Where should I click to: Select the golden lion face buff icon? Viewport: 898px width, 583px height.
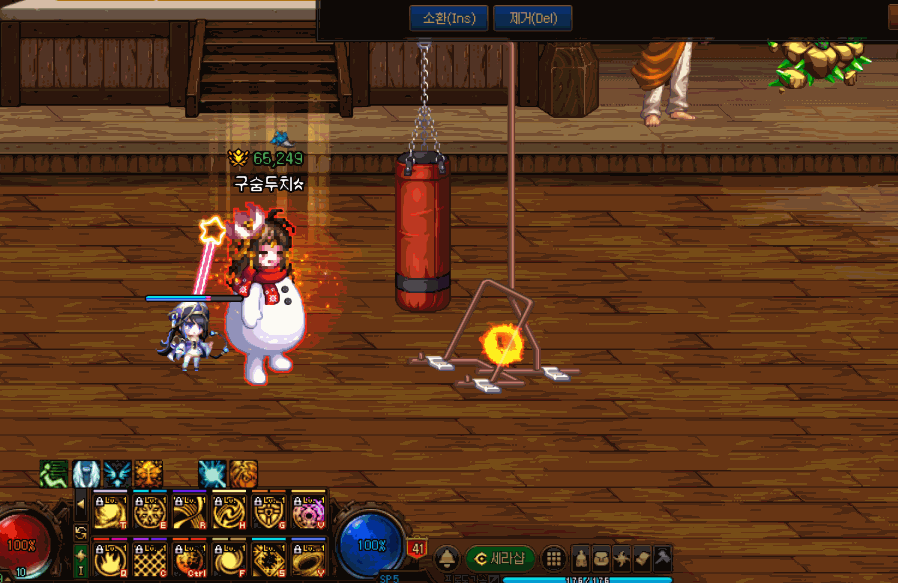pos(148,474)
